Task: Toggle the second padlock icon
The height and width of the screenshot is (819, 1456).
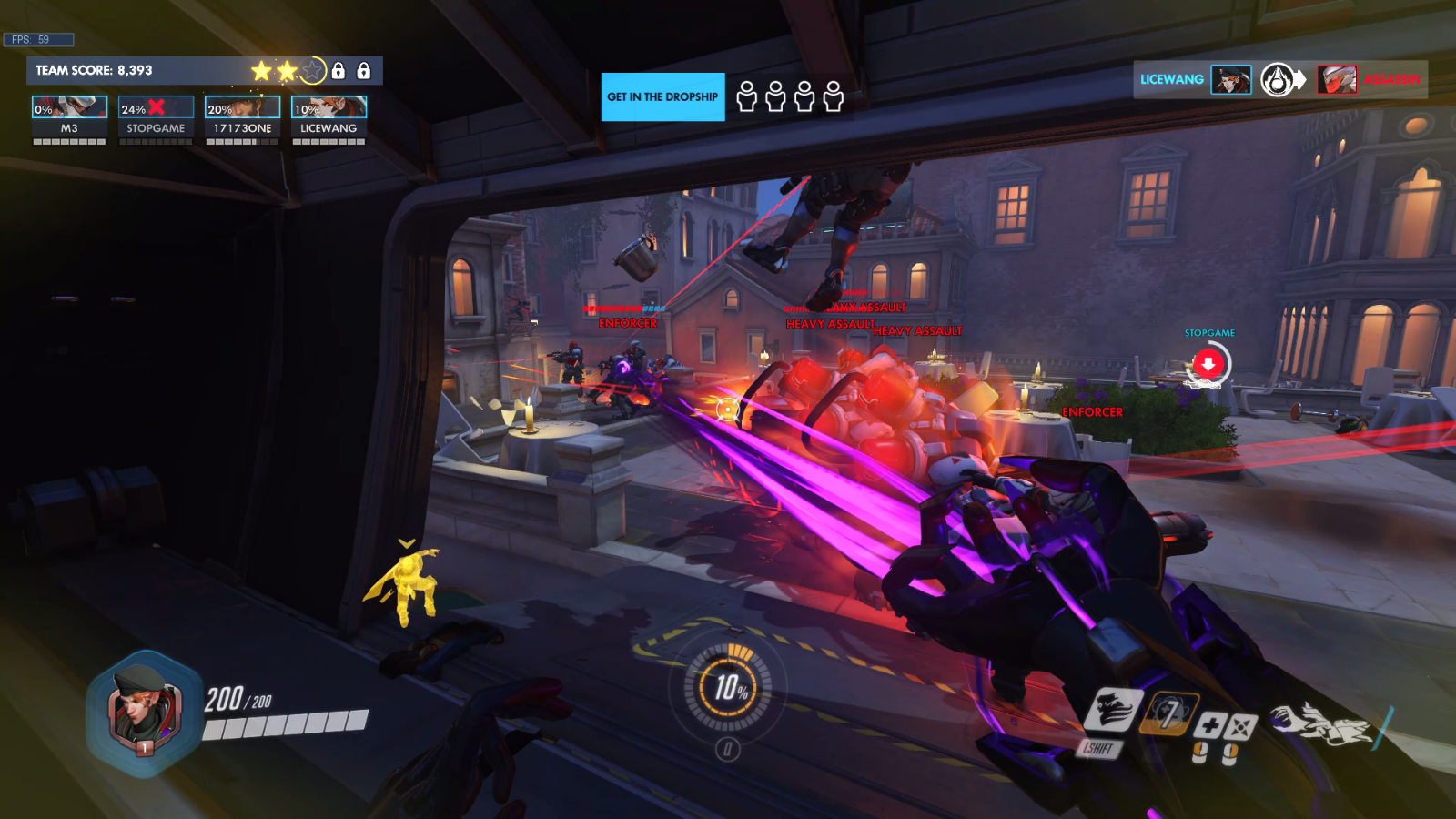Action: (364, 70)
